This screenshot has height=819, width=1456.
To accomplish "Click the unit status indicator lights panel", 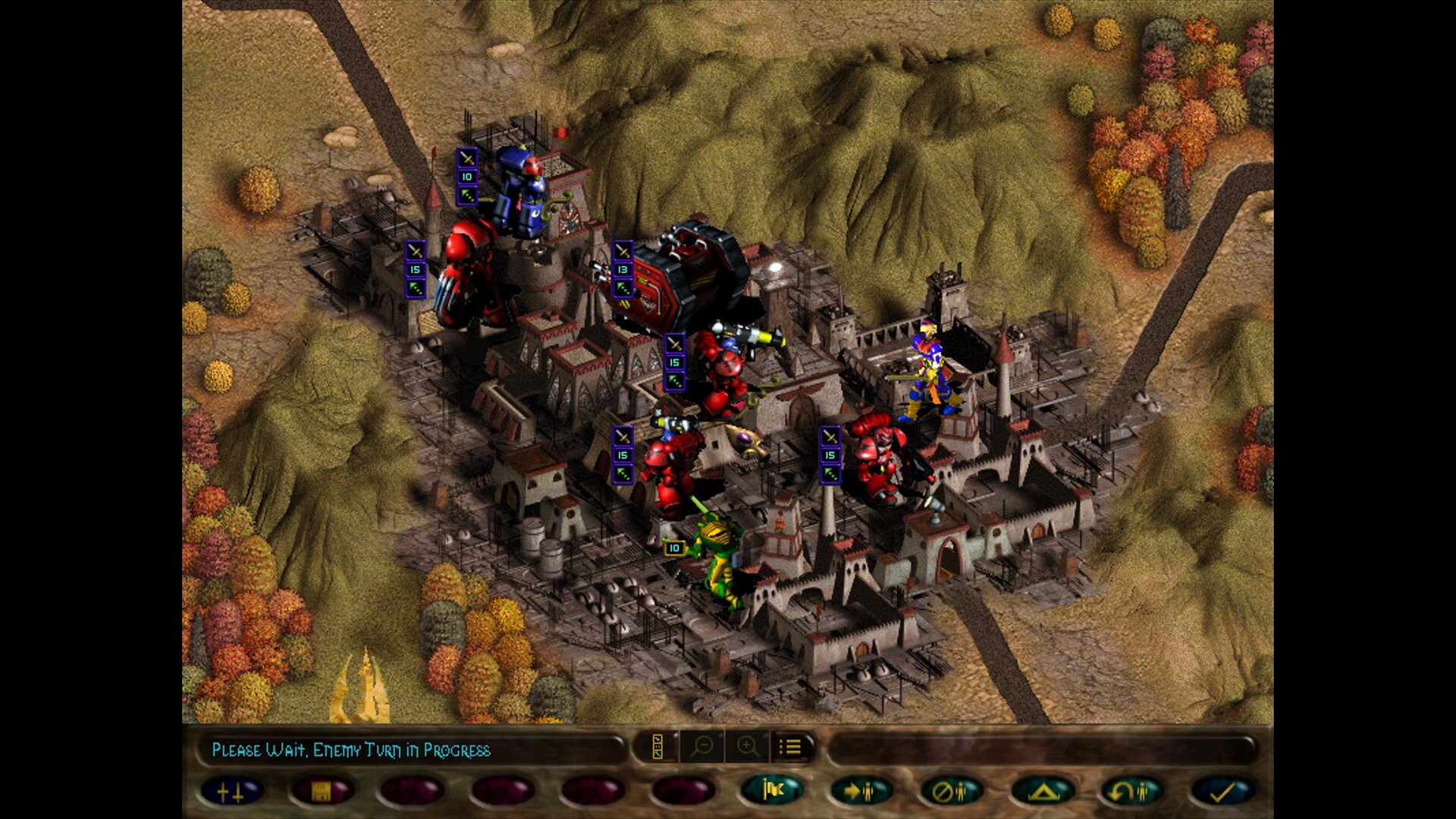I will (657, 747).
